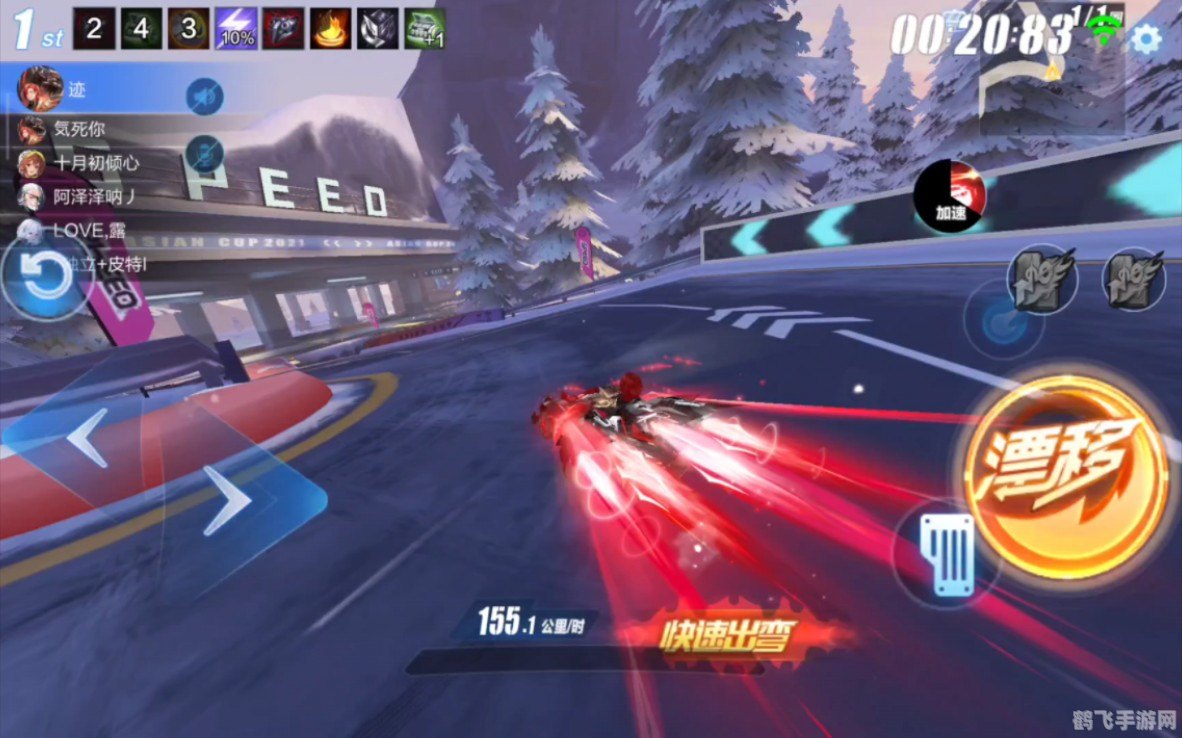Image resolution: width=1182 pixels, height=738 pixels.
Task: Toggle the muted microphone icon
Action: click(204, 153)
